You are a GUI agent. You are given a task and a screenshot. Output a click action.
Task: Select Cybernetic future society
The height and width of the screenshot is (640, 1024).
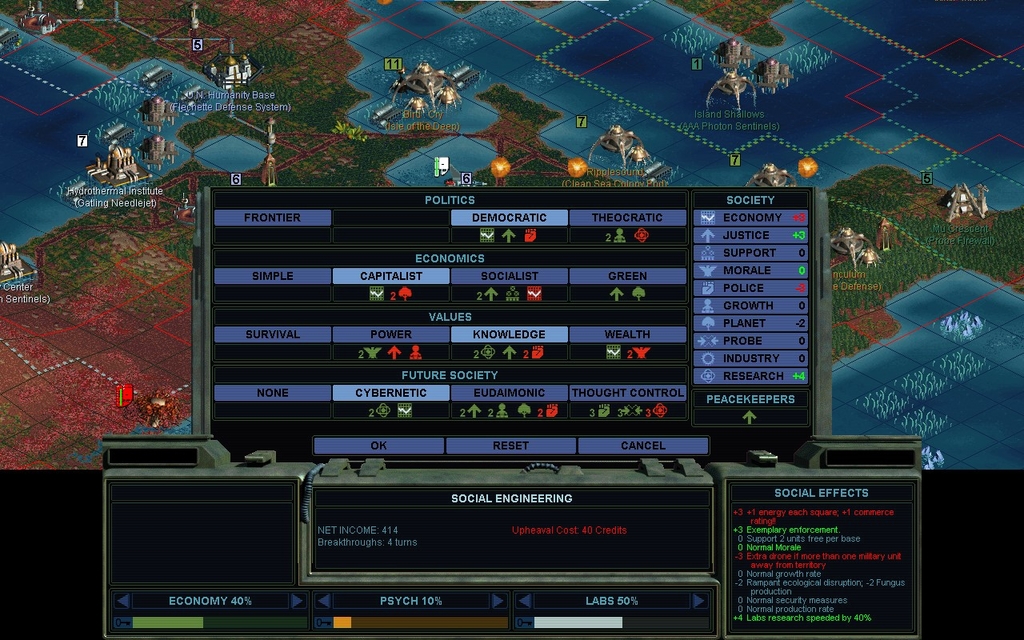coord(391,393)
